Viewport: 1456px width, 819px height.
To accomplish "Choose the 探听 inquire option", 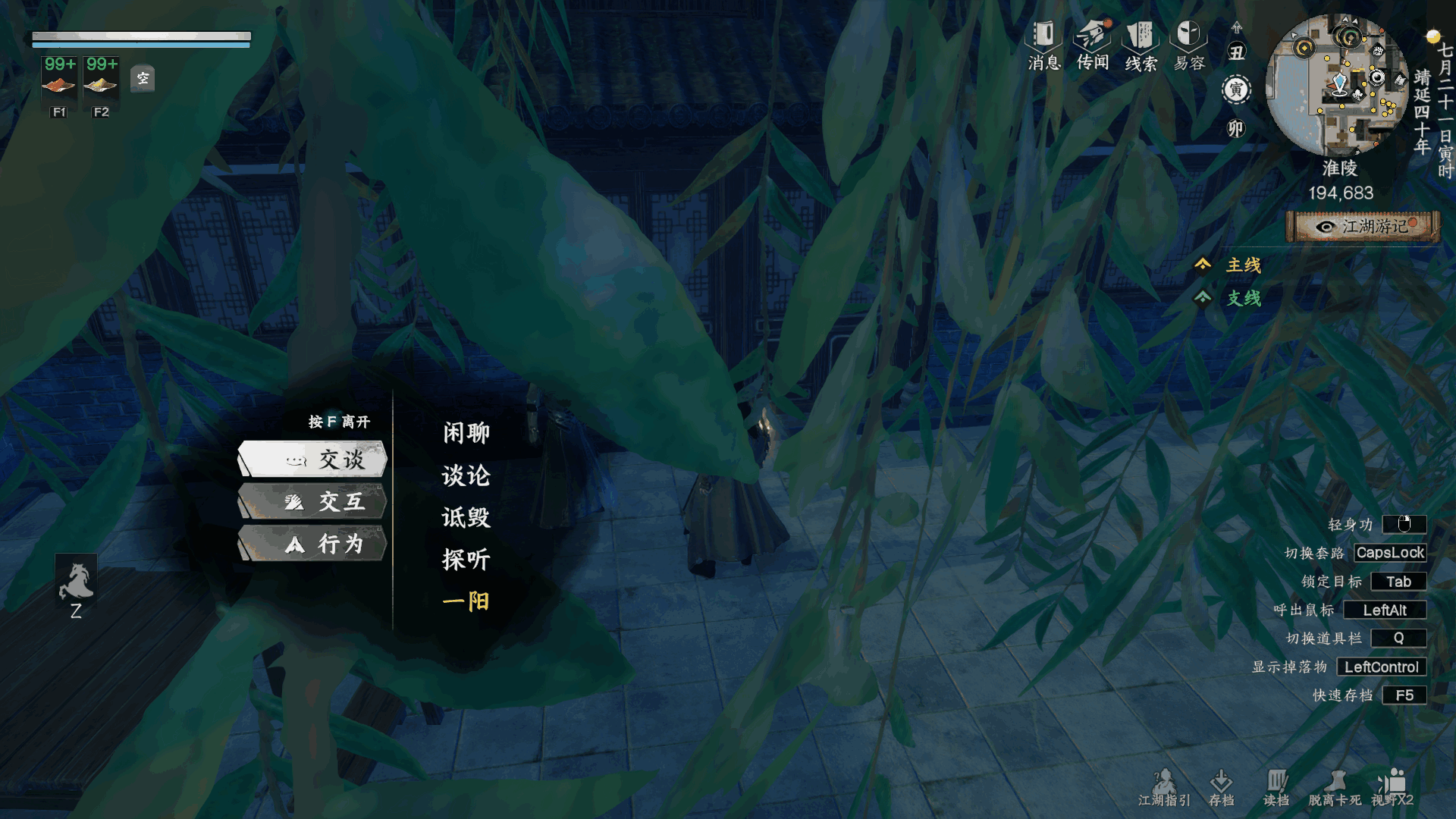I will click(466, 560).
